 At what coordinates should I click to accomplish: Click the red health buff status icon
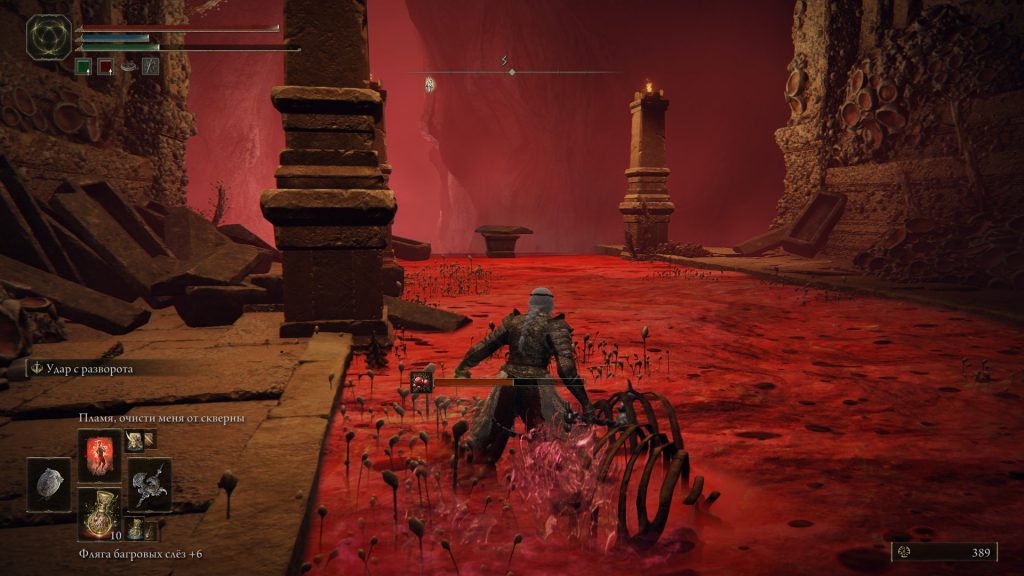coord(105,66)
